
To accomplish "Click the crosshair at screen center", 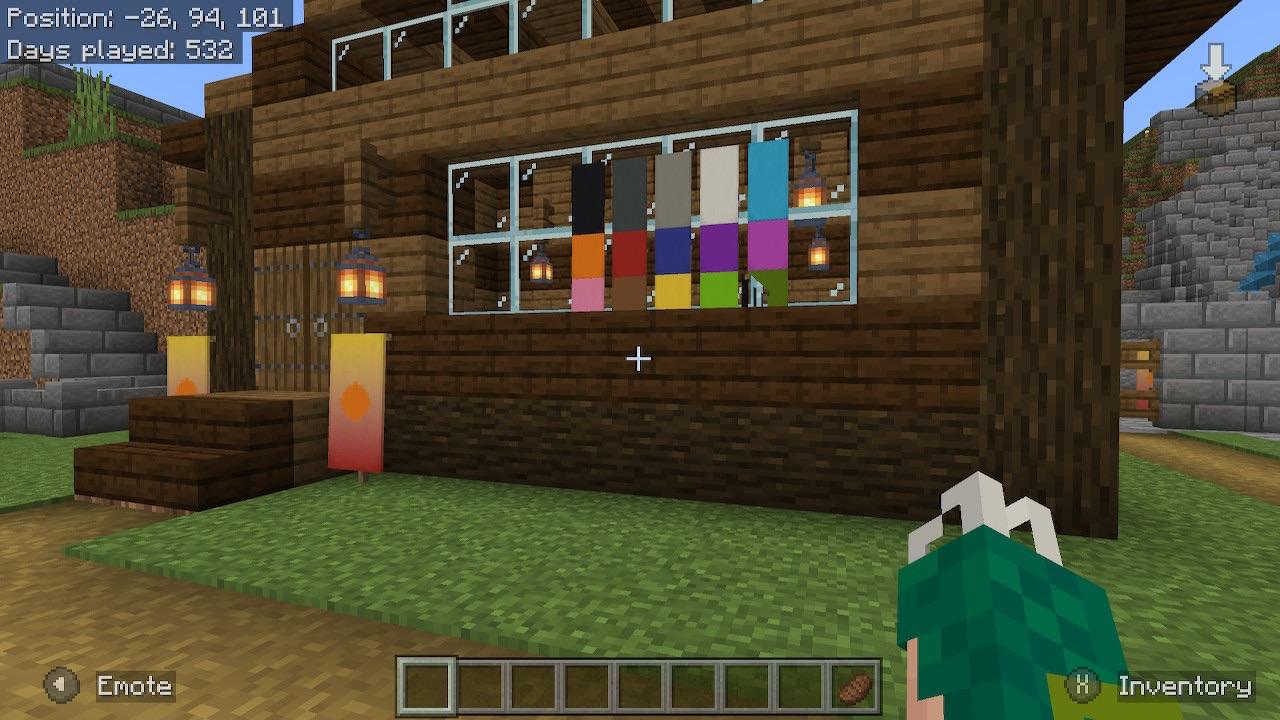I will click(638, 358).
